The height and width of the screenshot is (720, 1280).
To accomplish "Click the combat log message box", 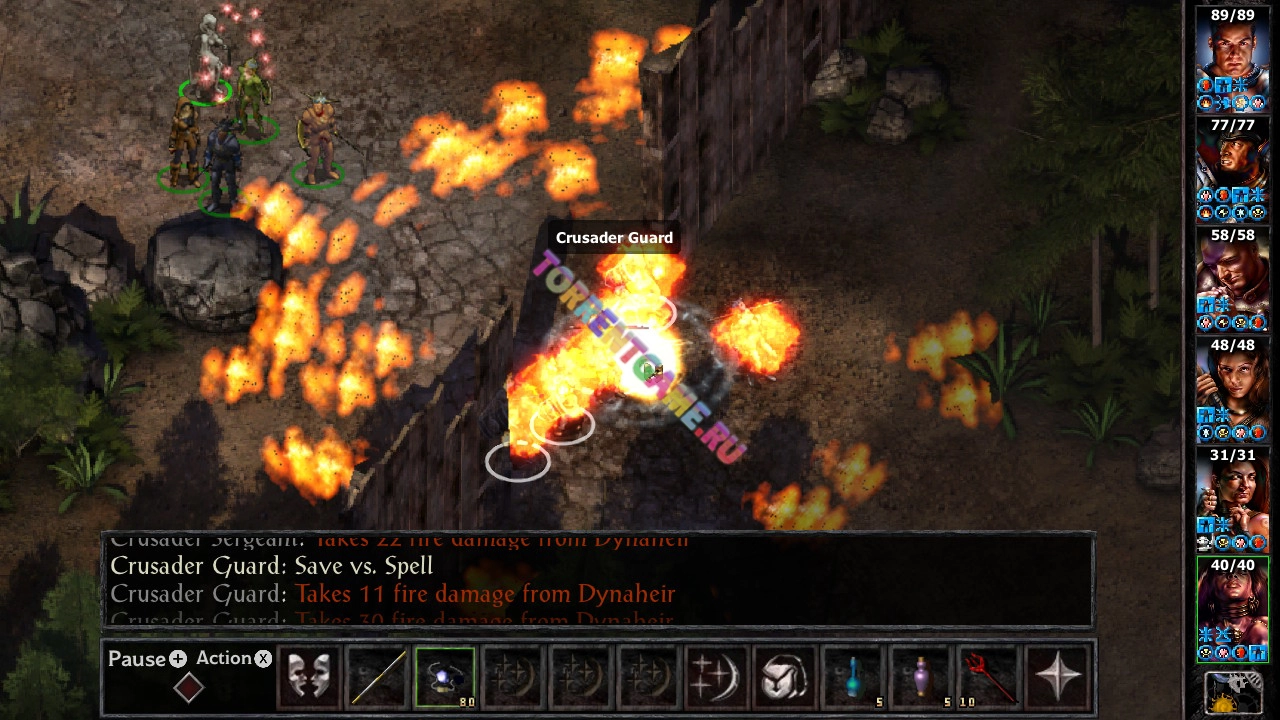I will [598, 580].
